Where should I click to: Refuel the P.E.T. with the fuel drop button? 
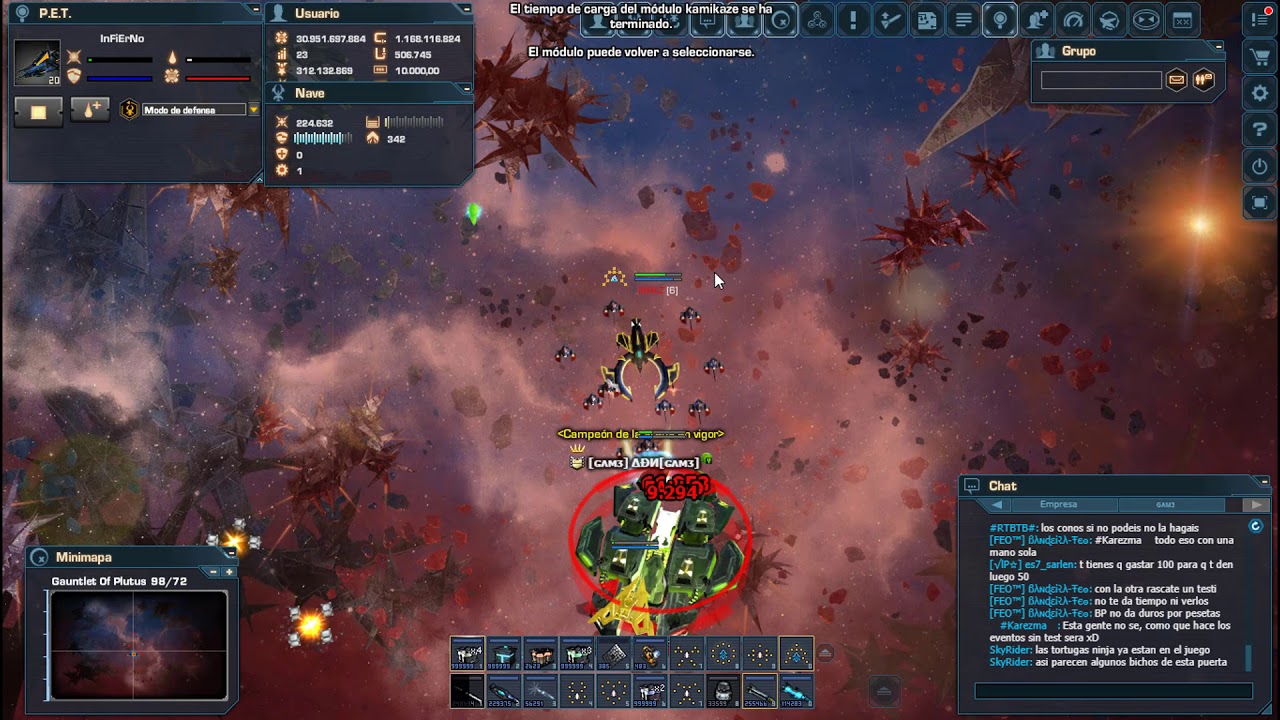[x=89, y=111]
